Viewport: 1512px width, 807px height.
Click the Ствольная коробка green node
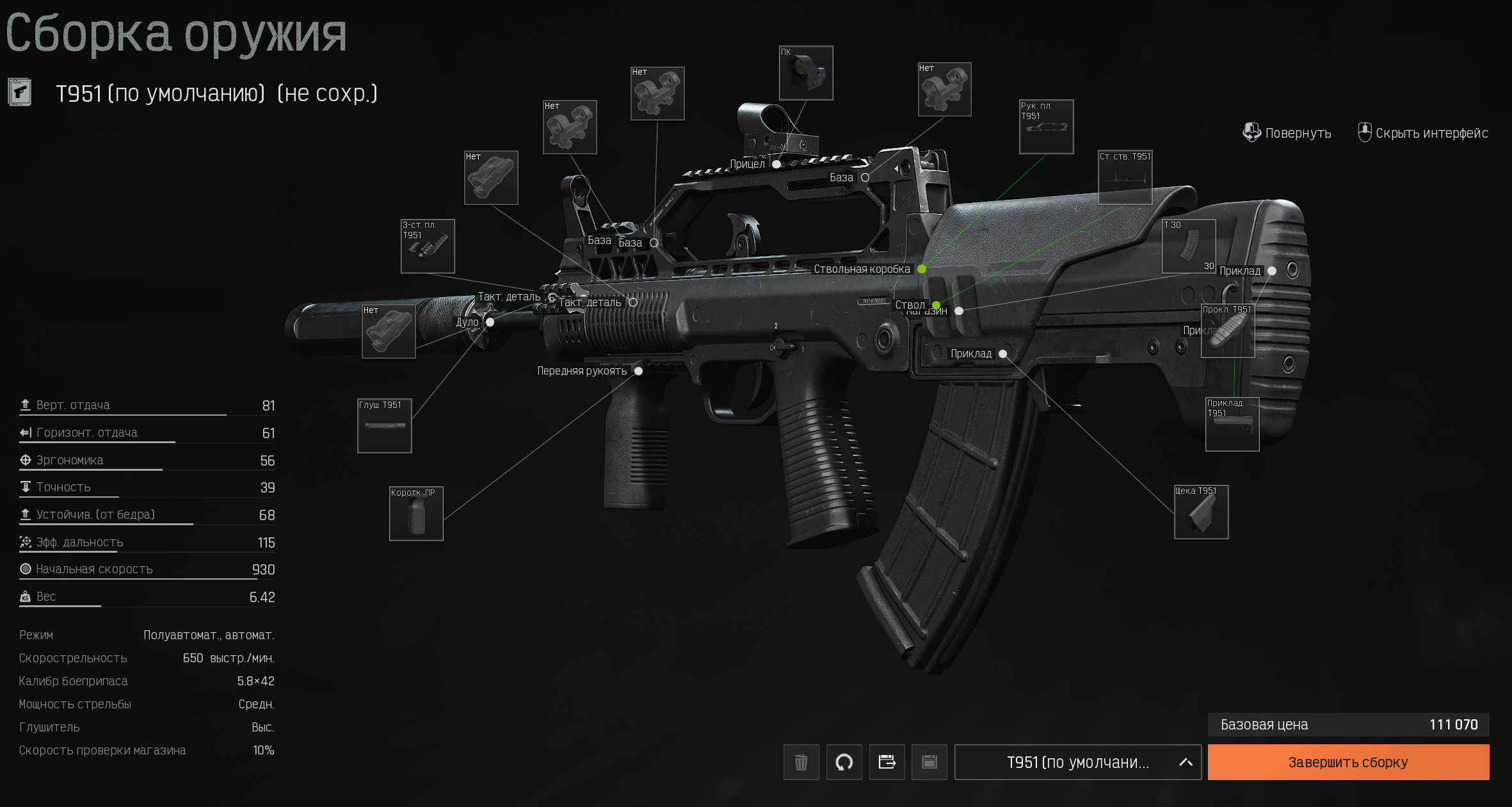coord(922,269)
